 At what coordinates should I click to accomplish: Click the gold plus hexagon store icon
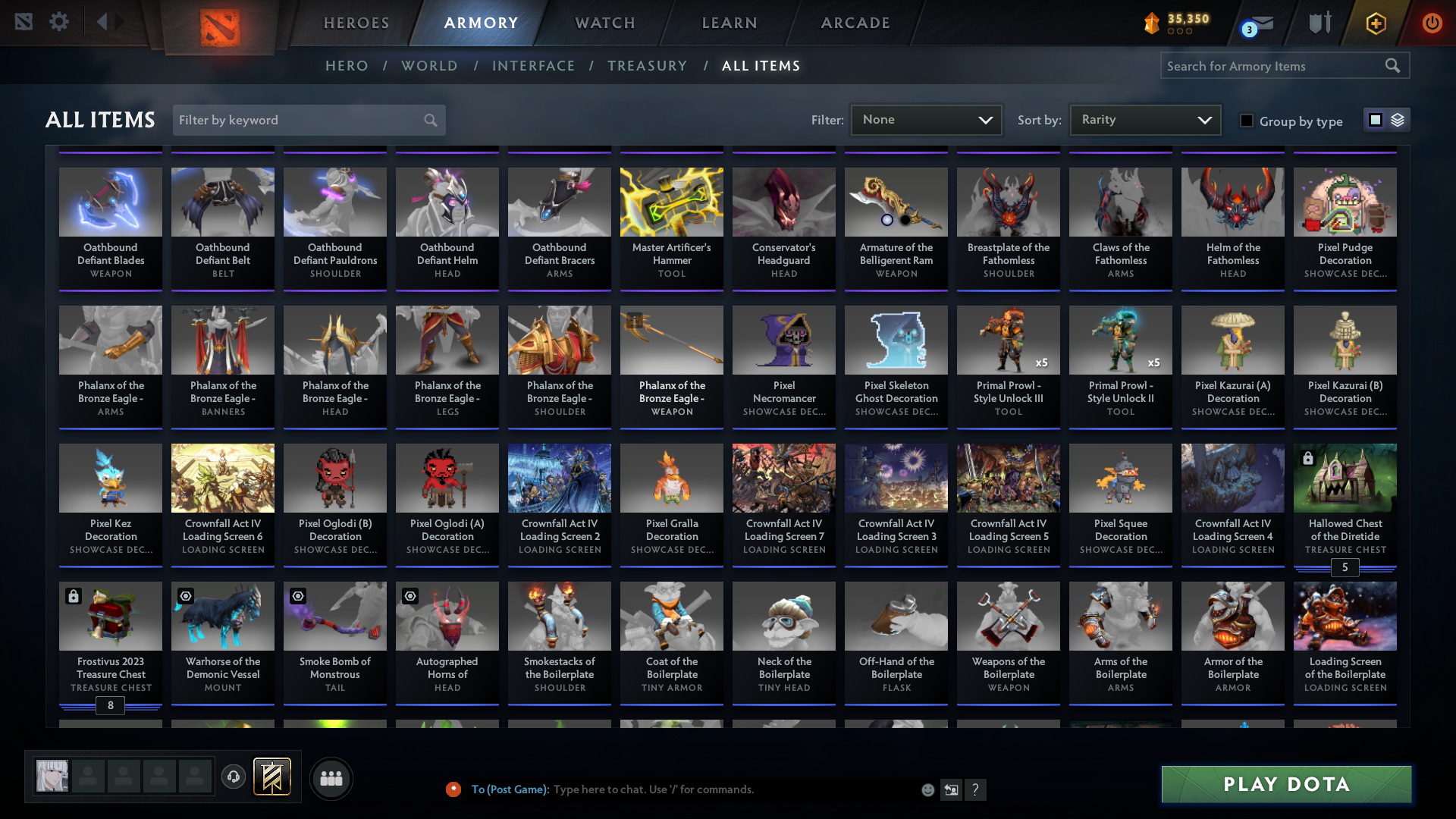click(1376, 23)
